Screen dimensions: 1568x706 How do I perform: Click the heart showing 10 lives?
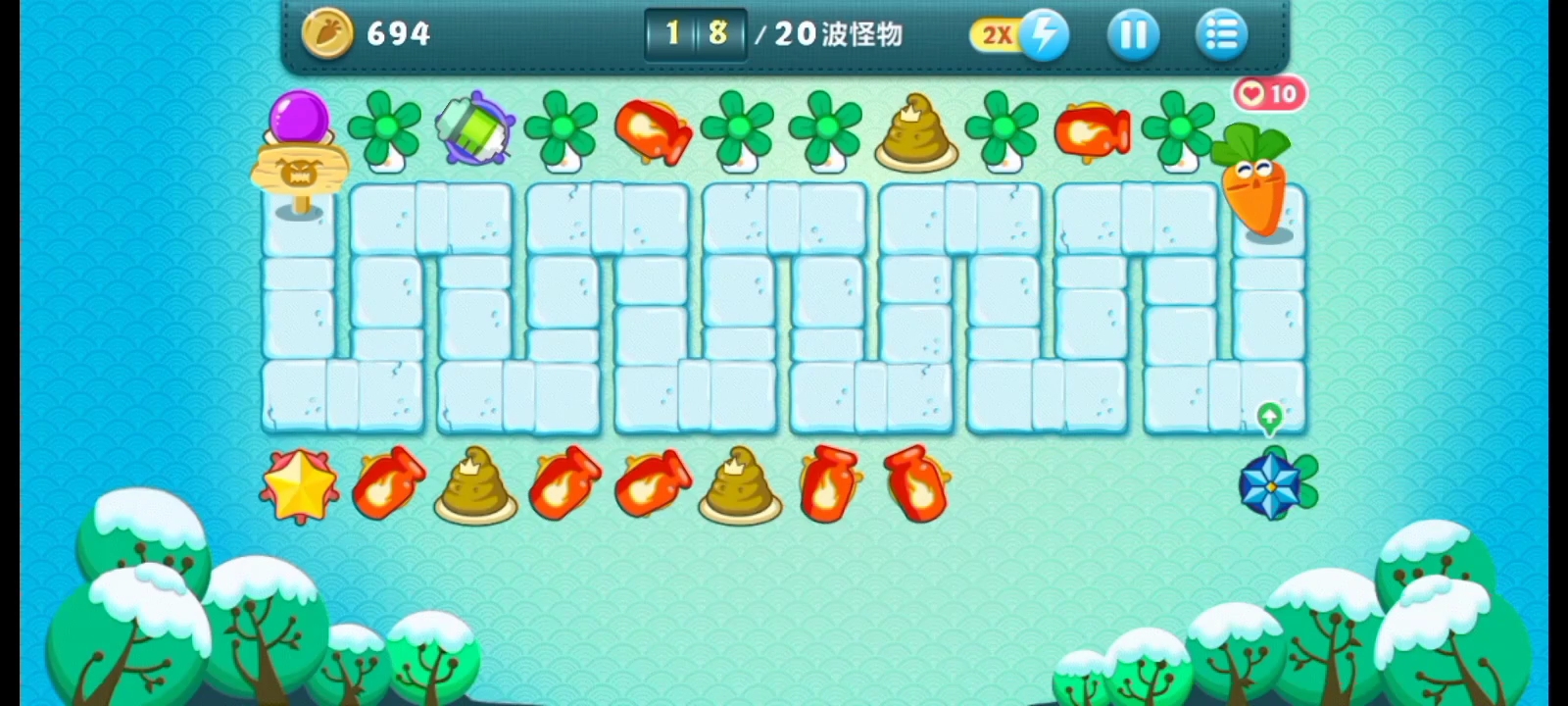pos(1268,93)
